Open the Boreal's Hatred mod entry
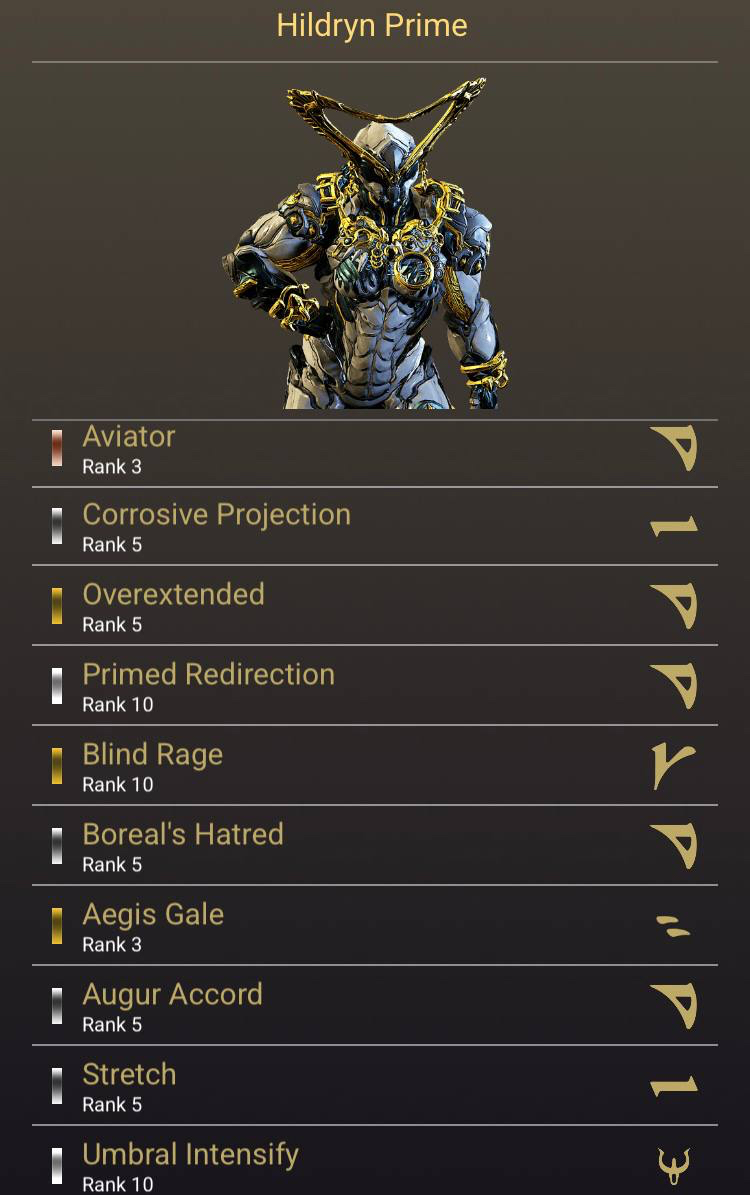This screenshot has width=750, height=1195. [374, 847]
